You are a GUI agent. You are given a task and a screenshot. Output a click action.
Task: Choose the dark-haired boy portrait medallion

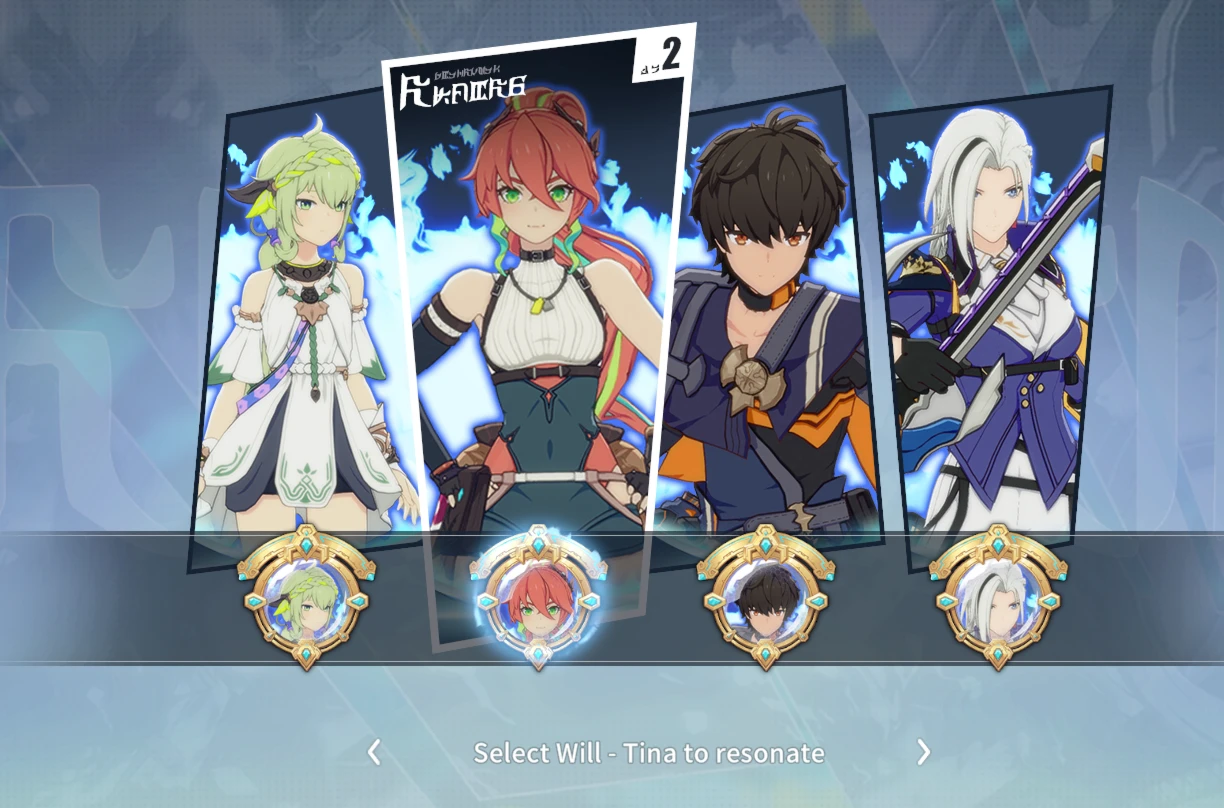pos(766,598)
